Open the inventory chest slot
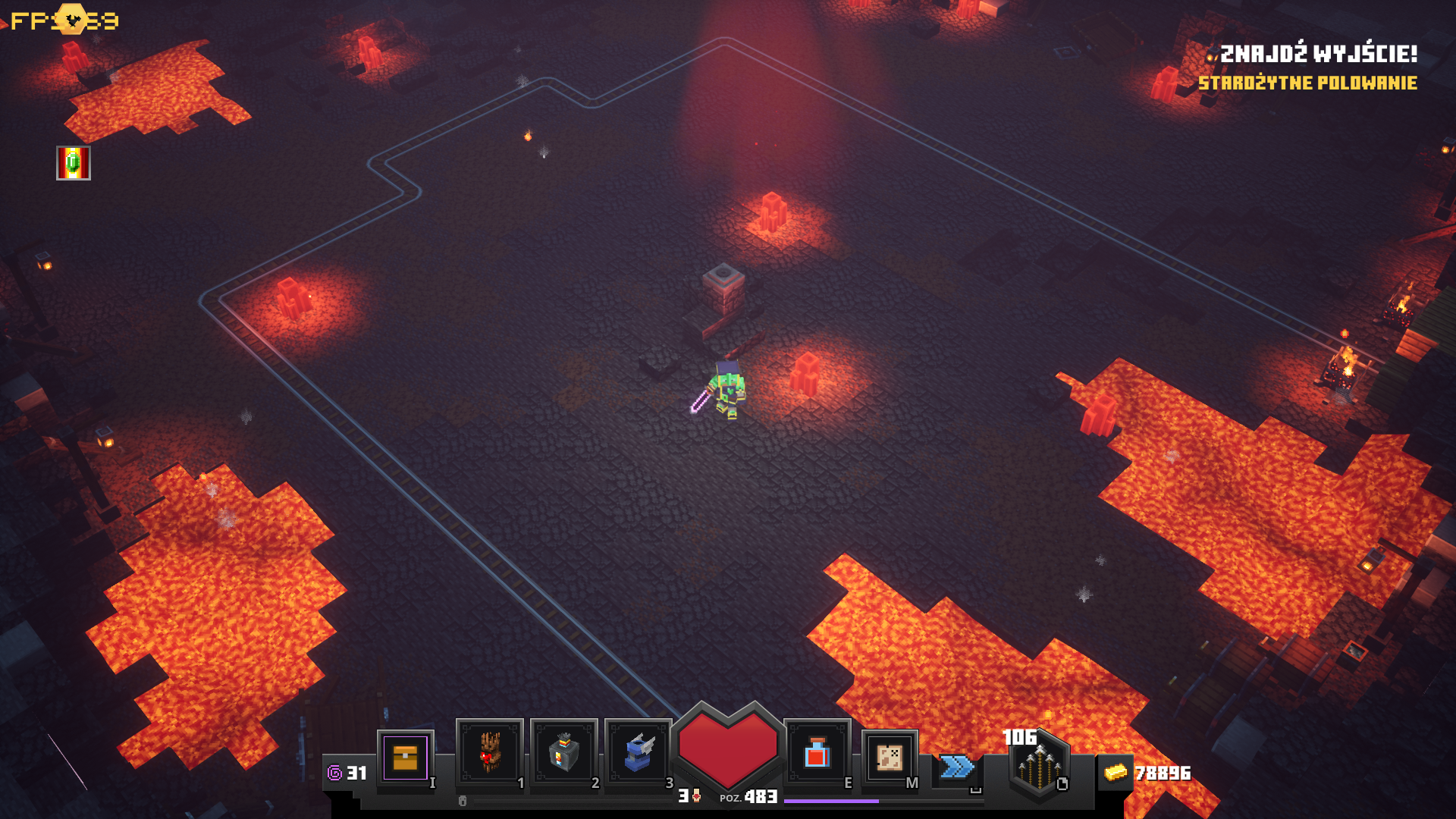This screenshot has width=1456, height=819. click(405, 757)
